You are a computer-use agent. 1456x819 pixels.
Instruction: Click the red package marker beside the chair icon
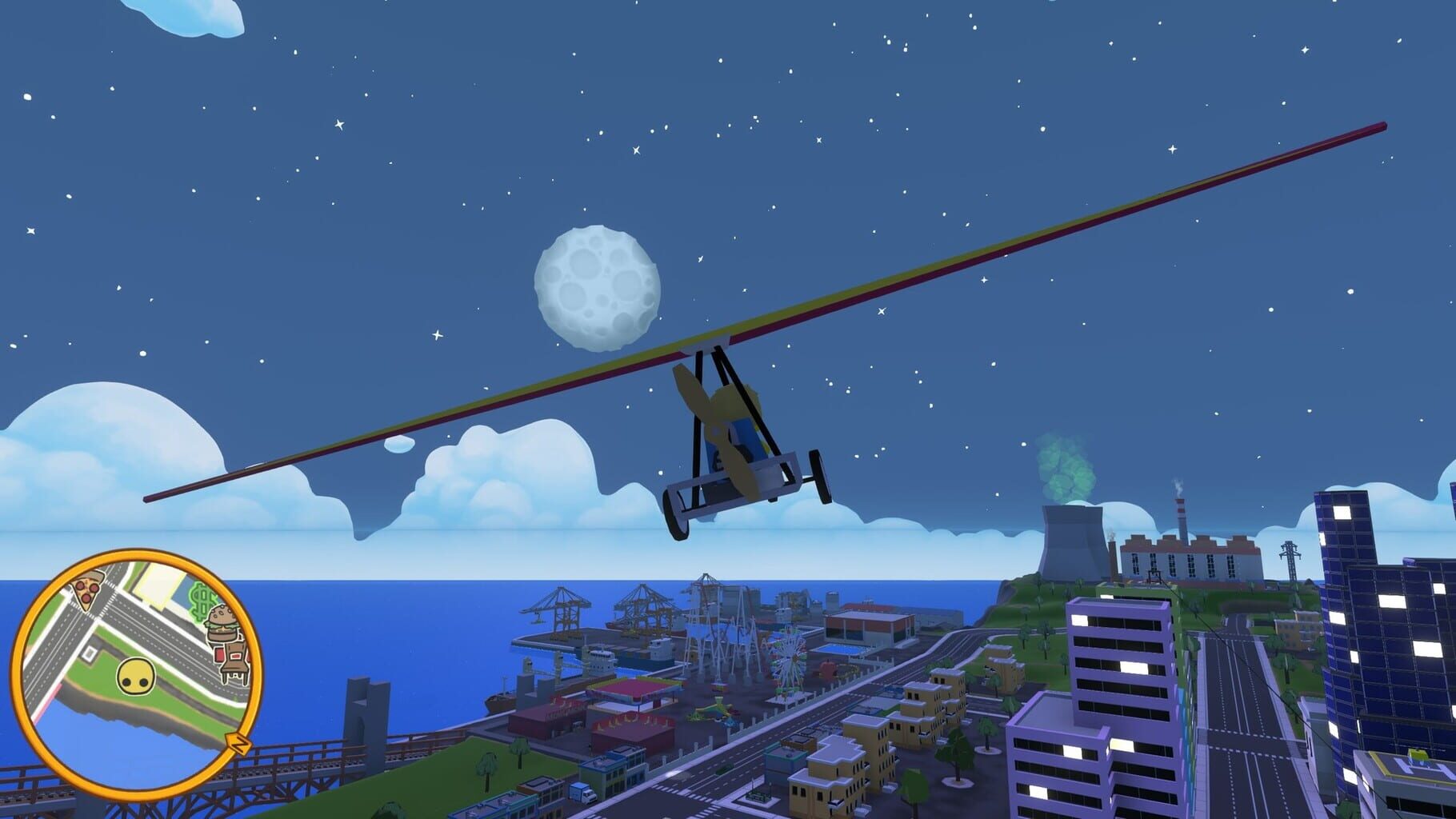[218, 653]
